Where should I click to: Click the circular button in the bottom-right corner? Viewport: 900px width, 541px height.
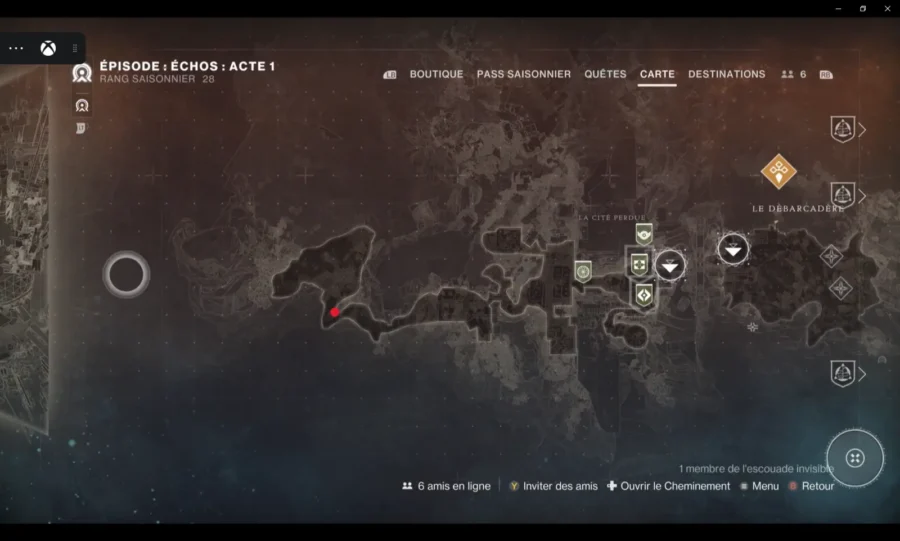[855, 458]
